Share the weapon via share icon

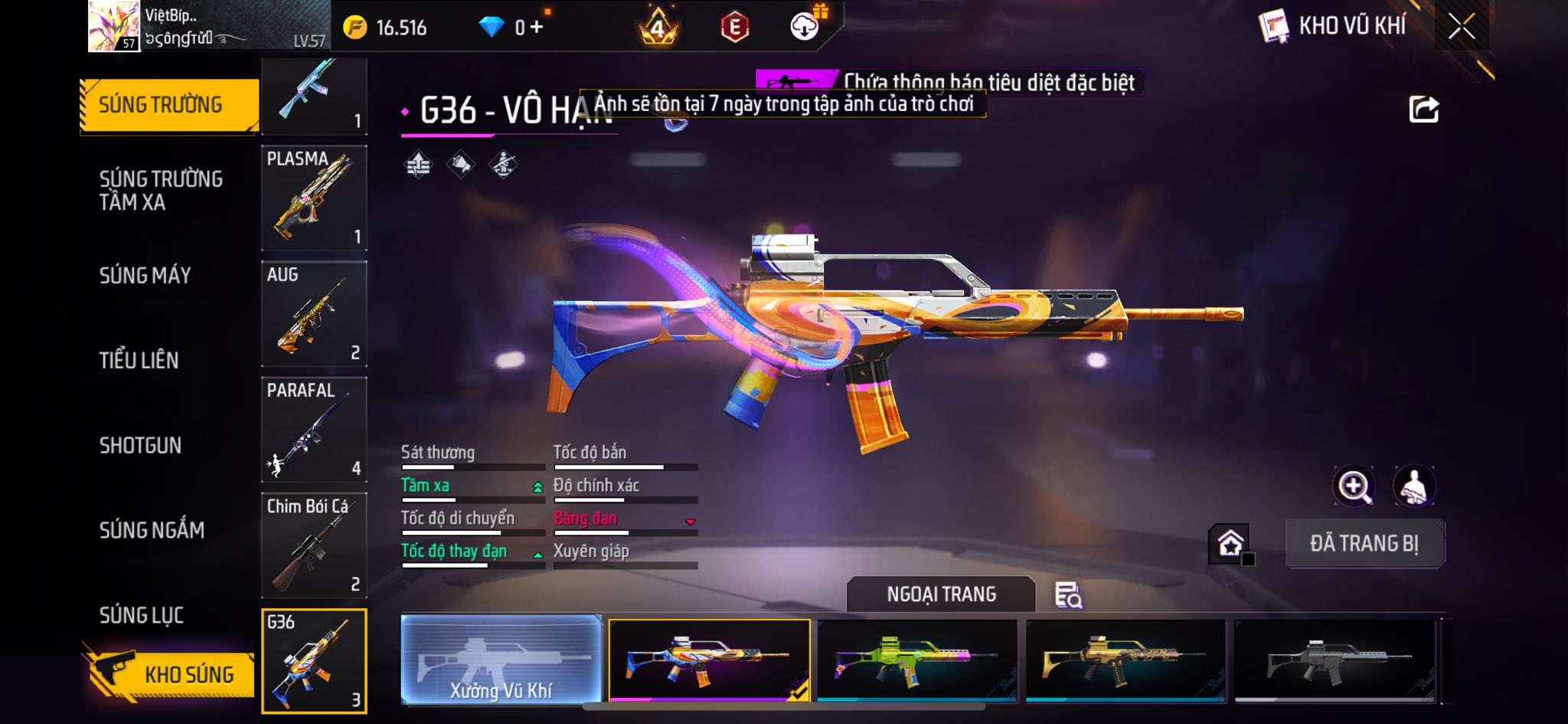click(1423, 110)
